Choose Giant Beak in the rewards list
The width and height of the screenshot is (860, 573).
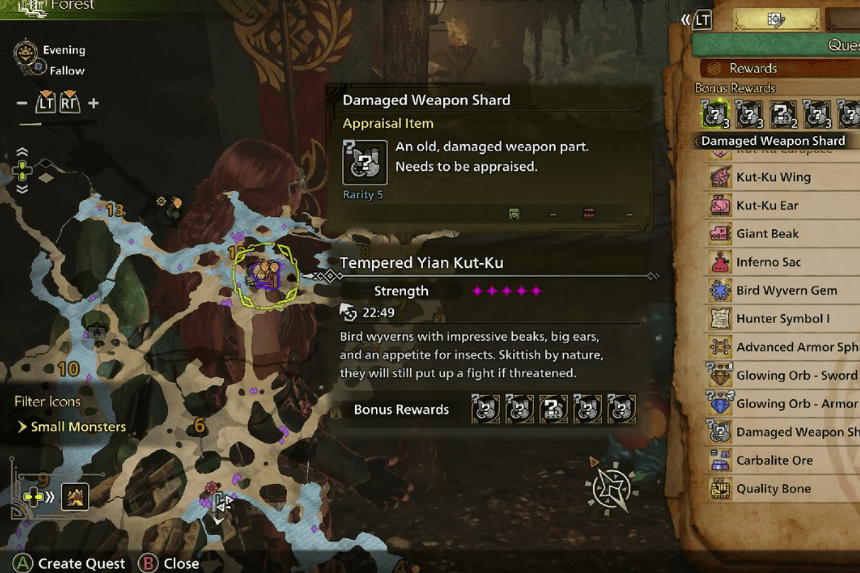click(767, 233)
